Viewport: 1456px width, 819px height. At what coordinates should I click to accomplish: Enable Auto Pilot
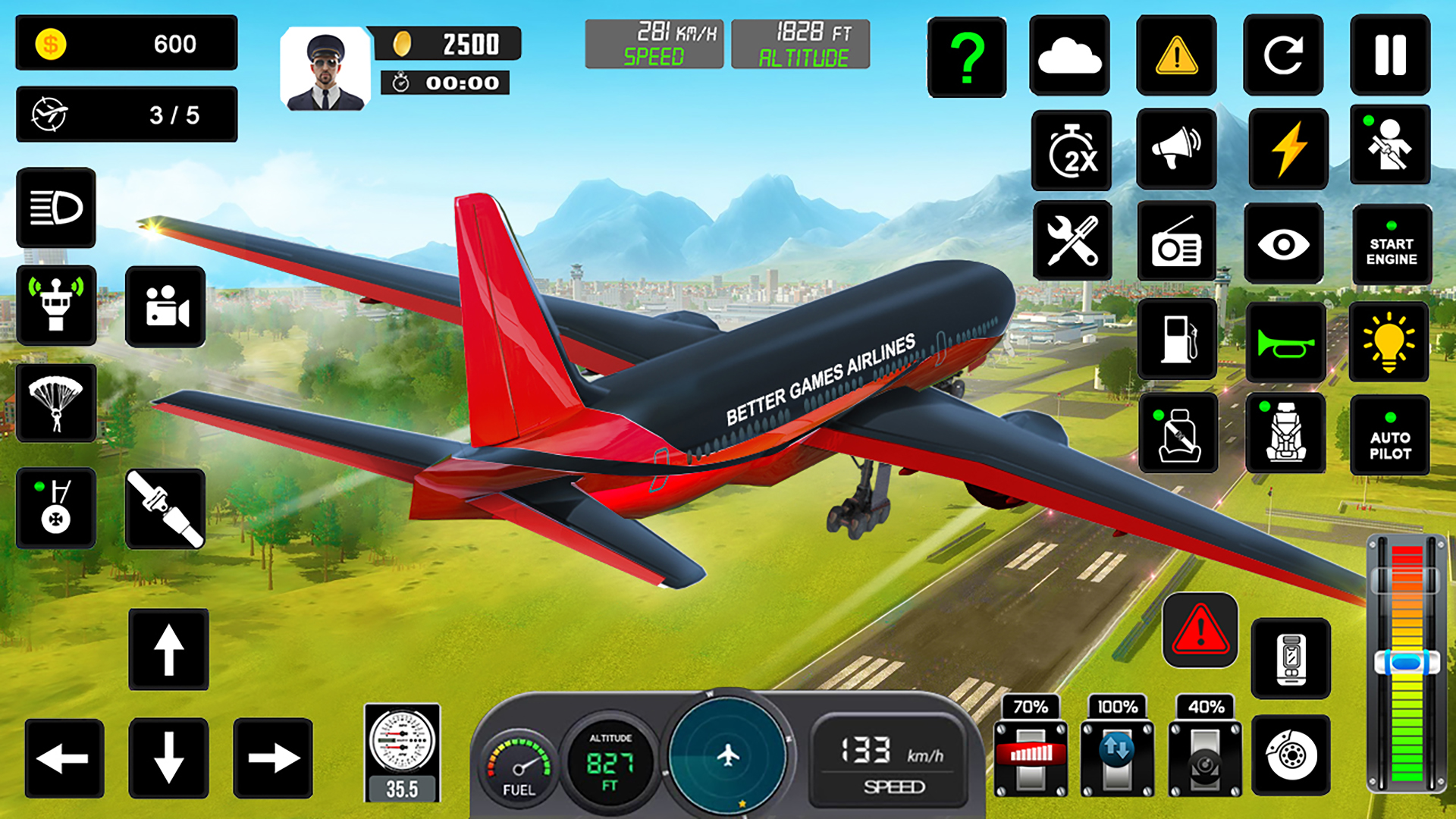(1390, 435)
